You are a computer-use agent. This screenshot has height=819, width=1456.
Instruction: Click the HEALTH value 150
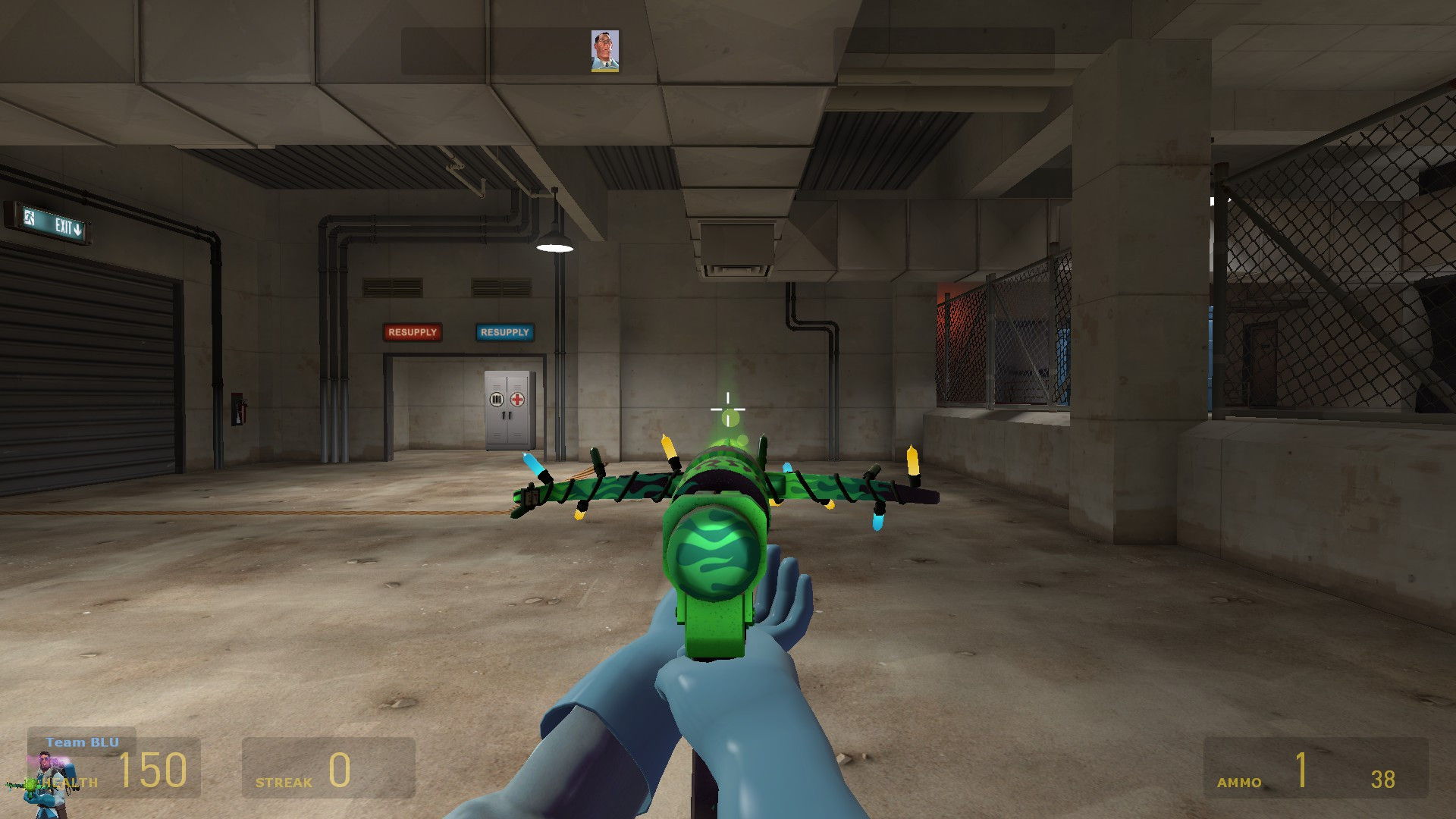pos(152,768)
